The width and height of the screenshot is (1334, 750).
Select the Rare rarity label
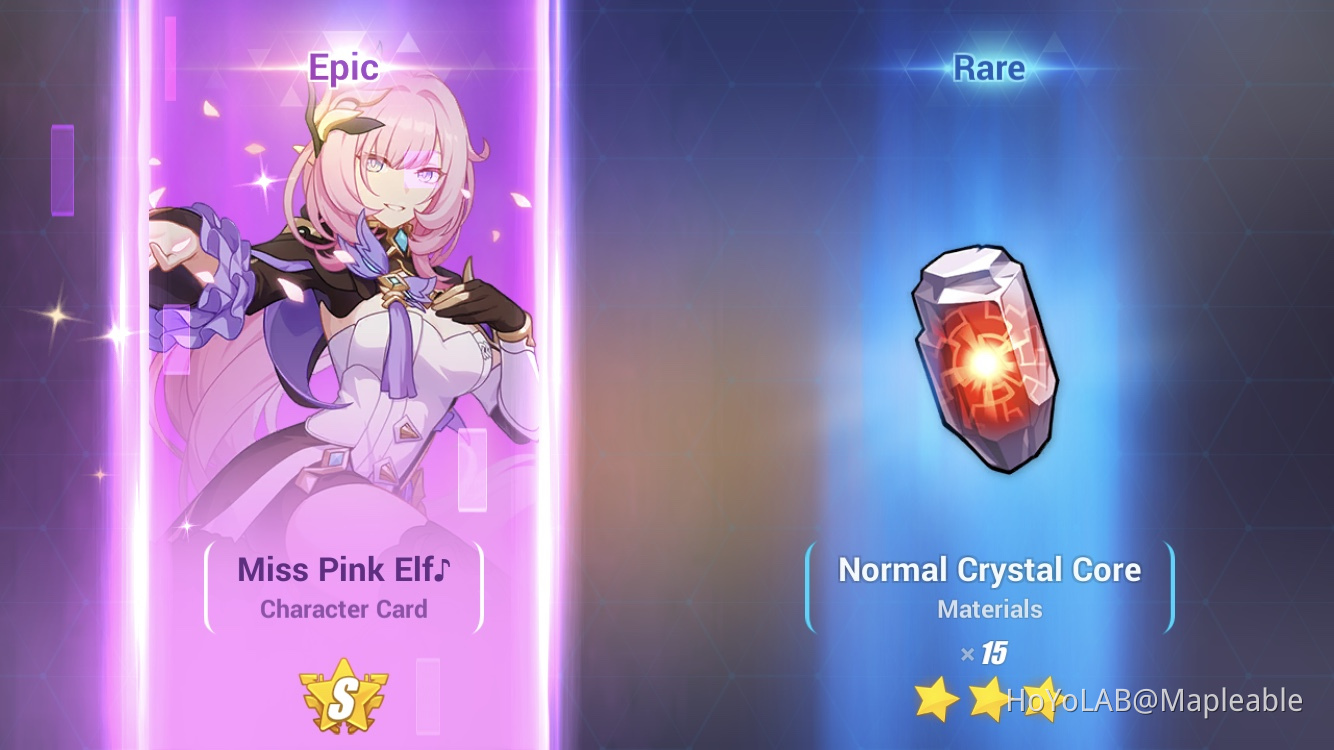tap(990, 67)
